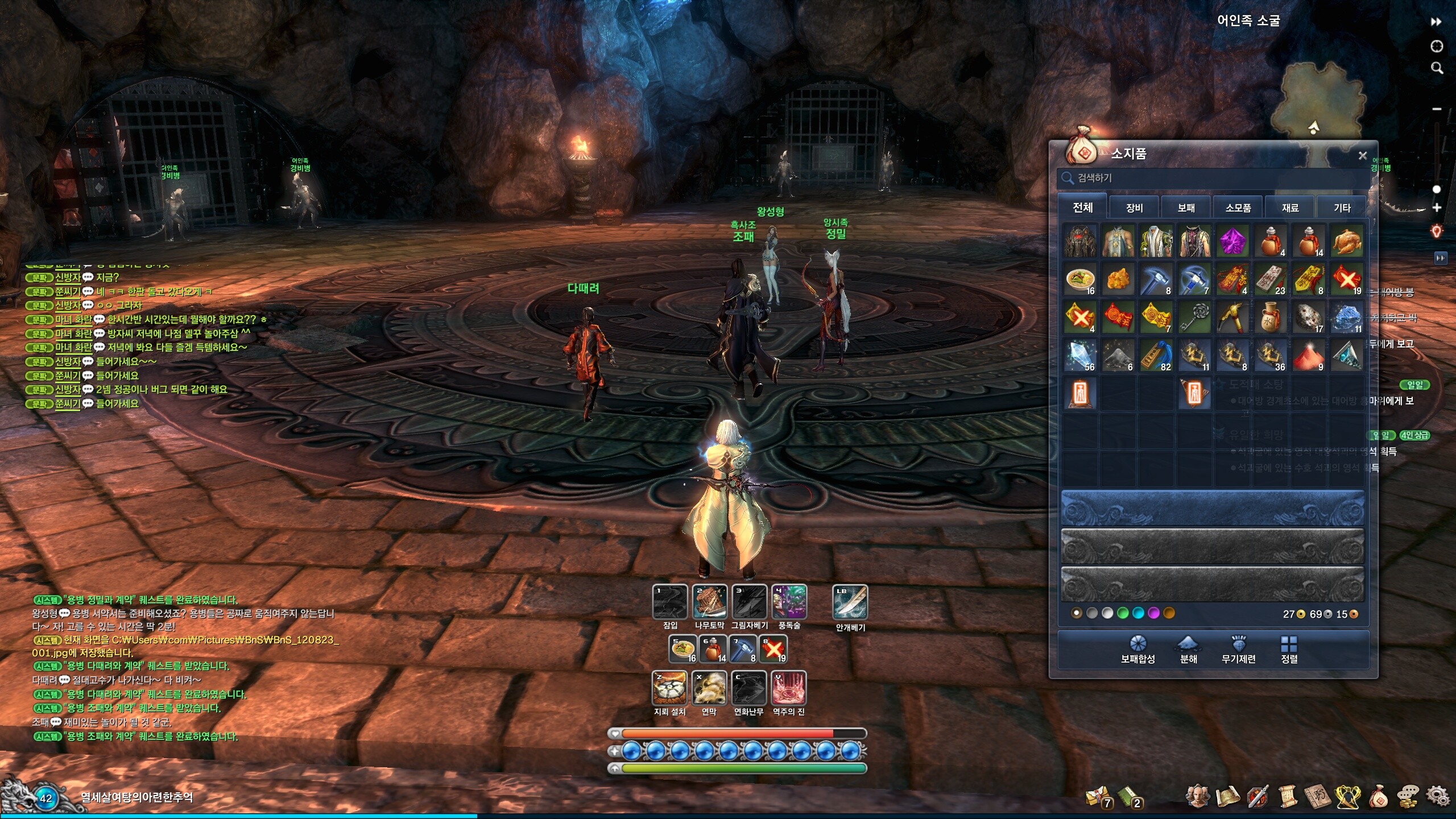
Task: Open the 재료 materials tab
Action: point(1290,208)
